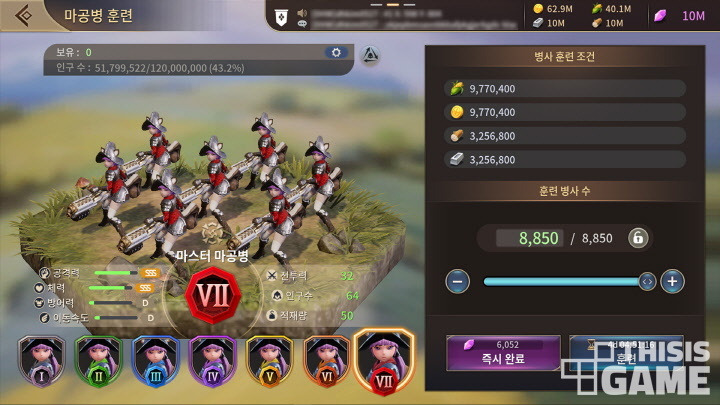The width and height of the screenshot is (720, 405).
Task: Toggle the lock icon beside troop count
Action: coord(637,237)
